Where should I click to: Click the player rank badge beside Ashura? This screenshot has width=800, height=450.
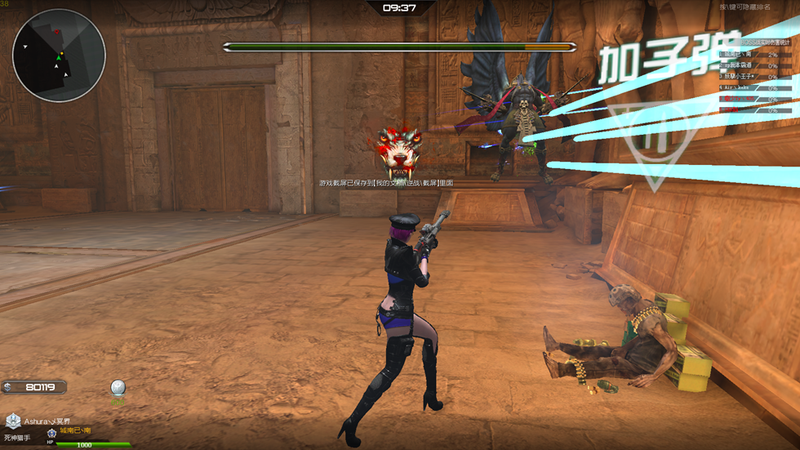click(x=13, y=421)
